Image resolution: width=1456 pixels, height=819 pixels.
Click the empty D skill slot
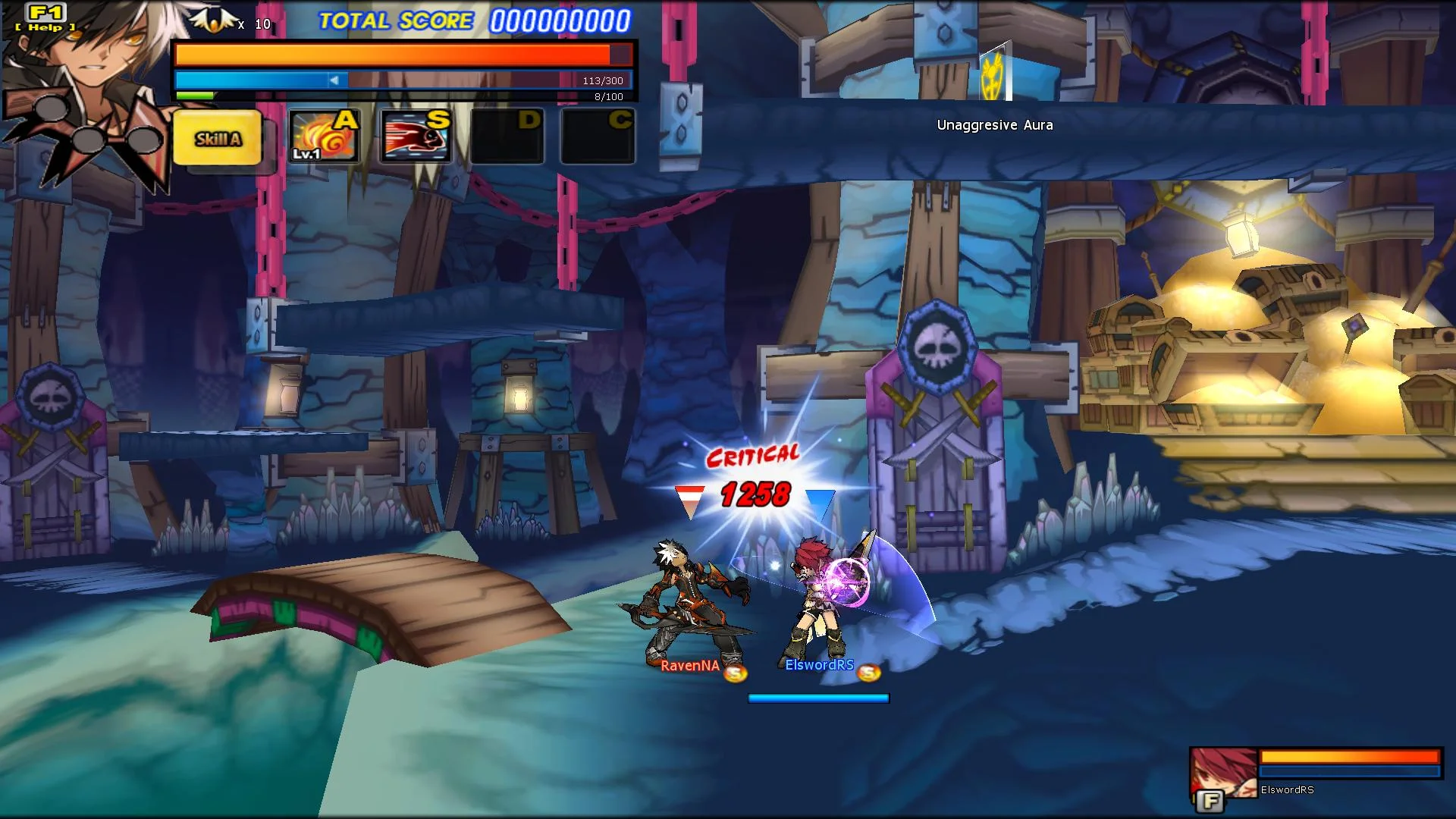click(507, 135)
